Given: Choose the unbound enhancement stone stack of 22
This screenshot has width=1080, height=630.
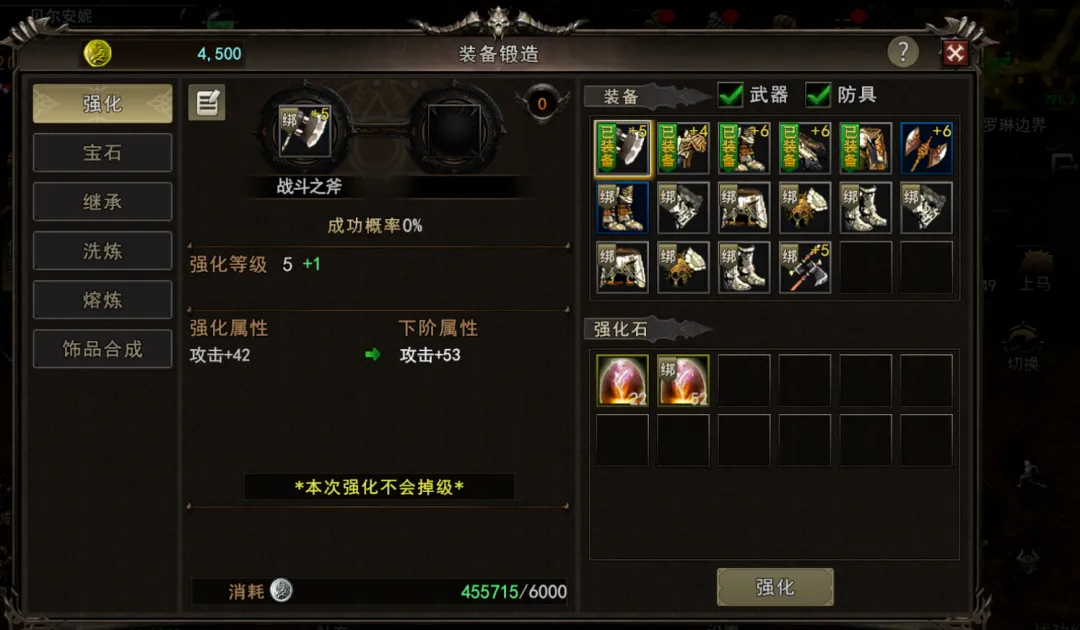Looking at the screenshot, I should (622, 381).
